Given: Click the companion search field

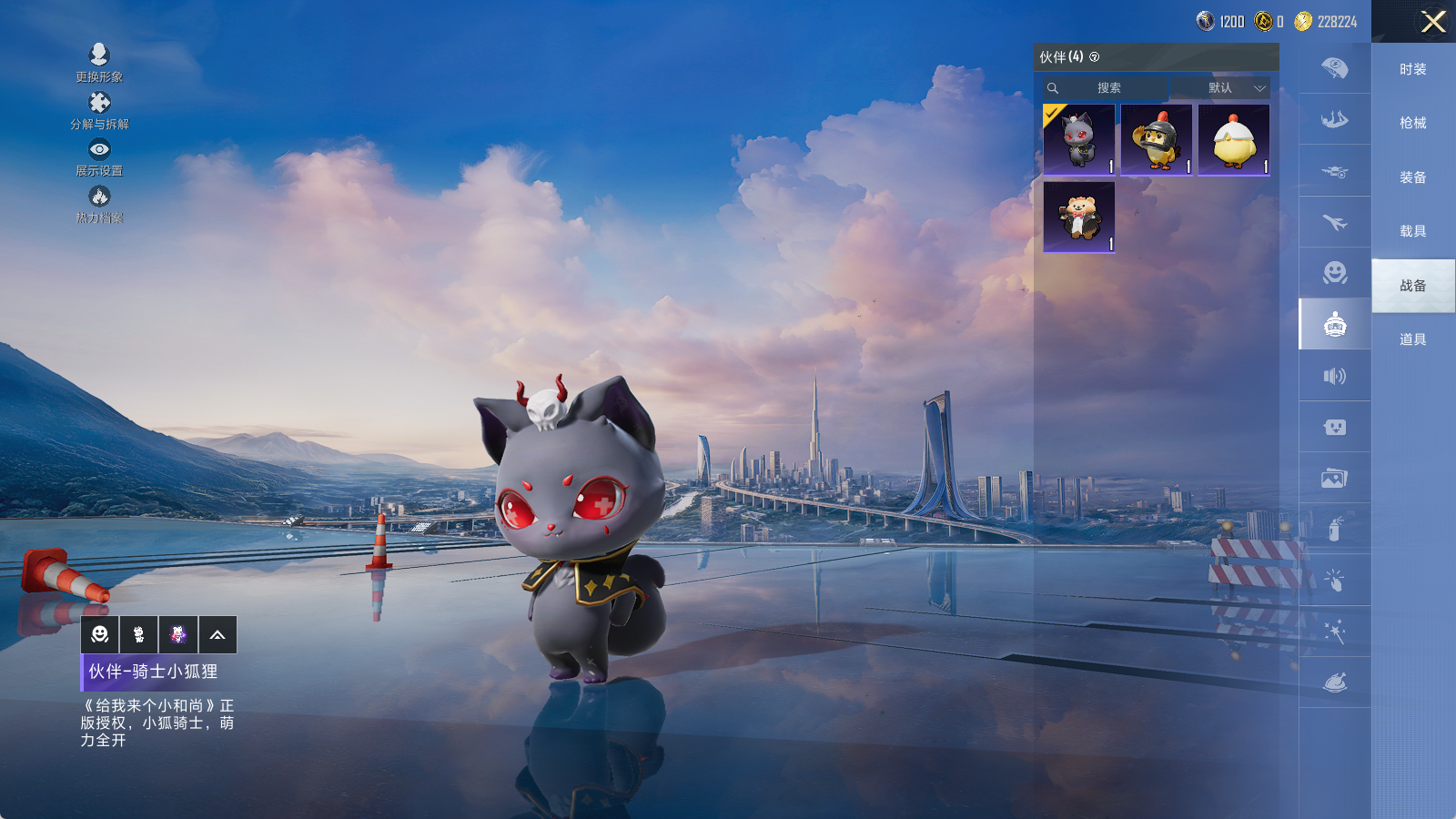Looking at the screenshot, I should point(1108,88).
